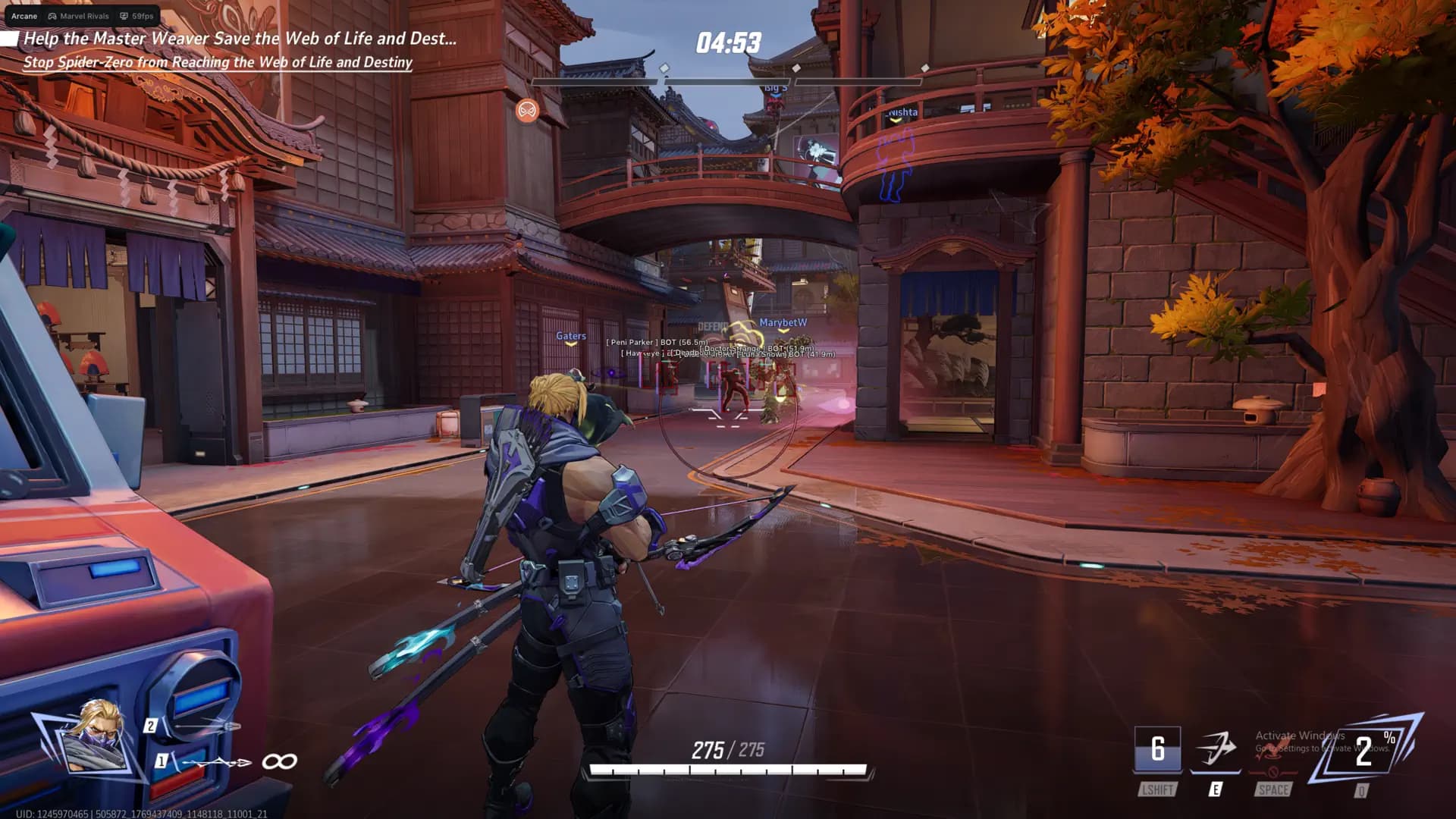
Task: Click the MarybetW player nameplate
Action: point(783,321)
